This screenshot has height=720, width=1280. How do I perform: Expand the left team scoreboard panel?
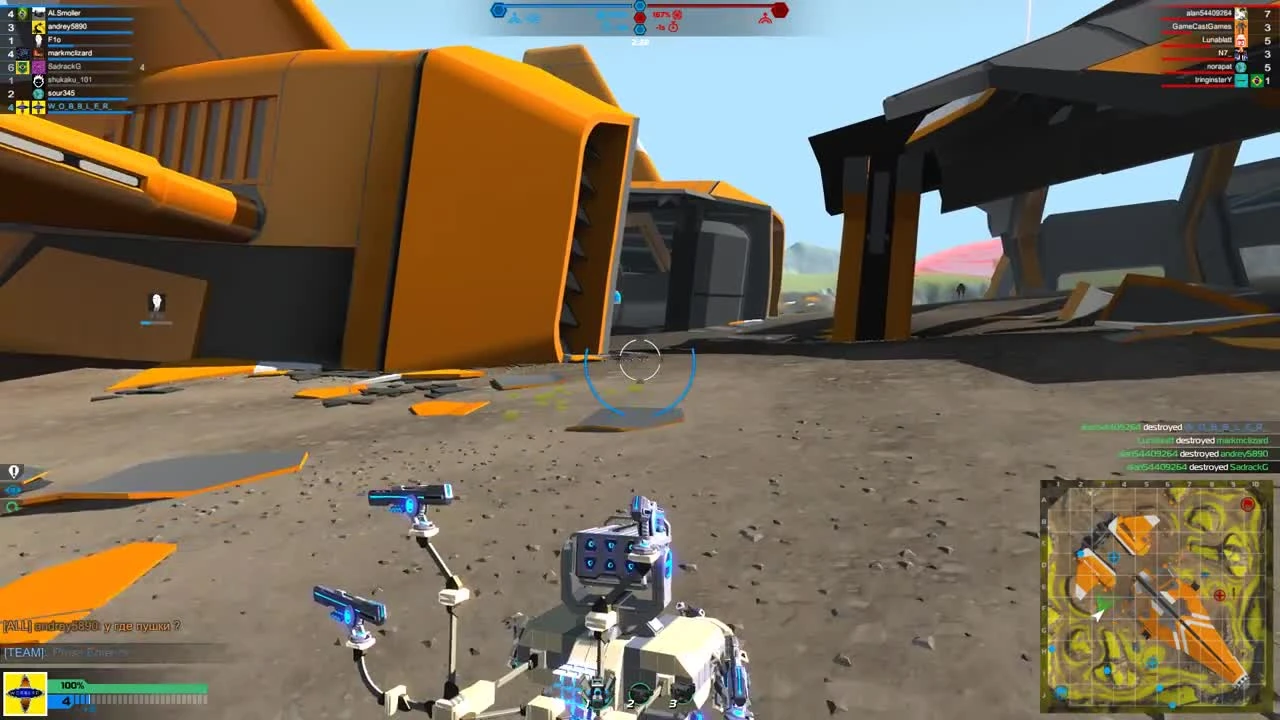[x=70, y=60]
